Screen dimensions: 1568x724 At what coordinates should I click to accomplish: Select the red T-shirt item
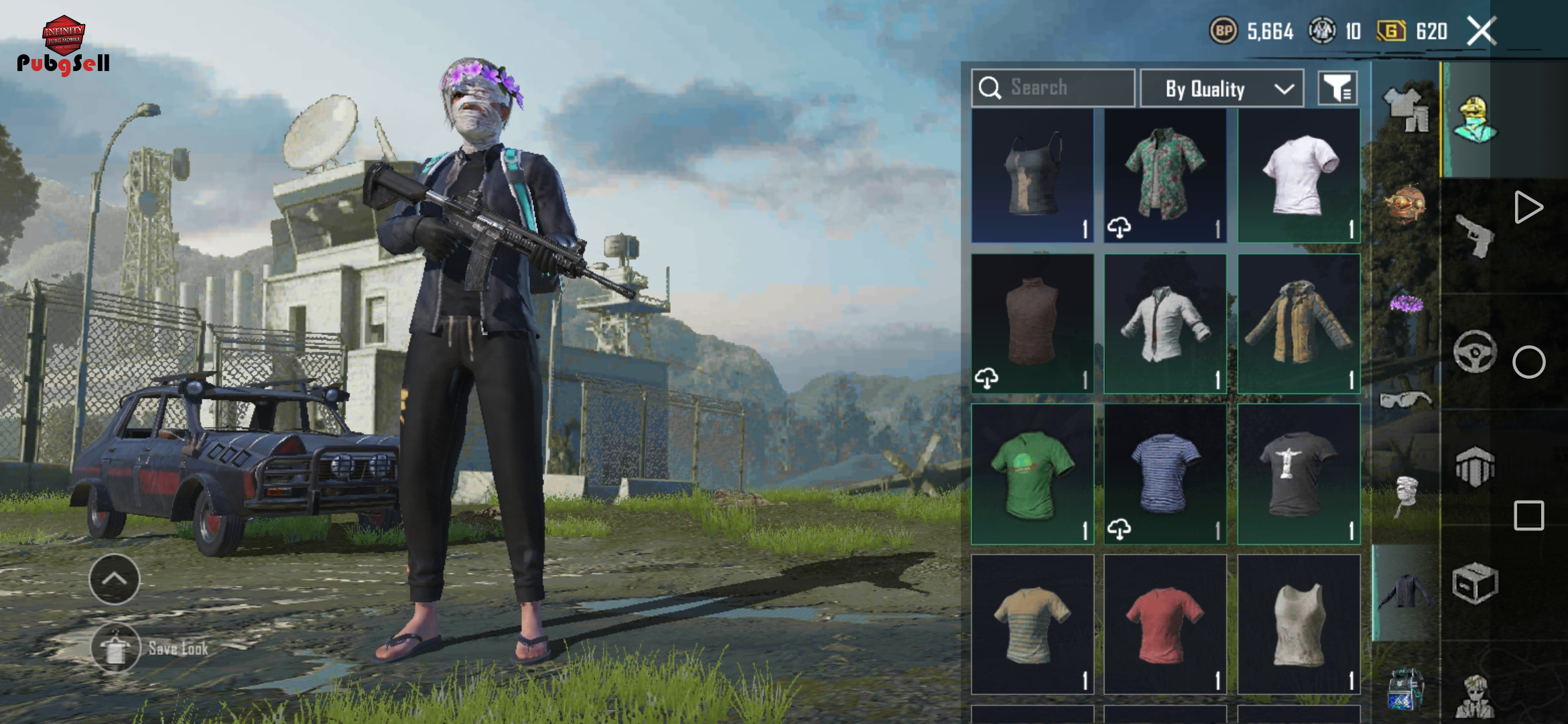tap(1165, 623)
